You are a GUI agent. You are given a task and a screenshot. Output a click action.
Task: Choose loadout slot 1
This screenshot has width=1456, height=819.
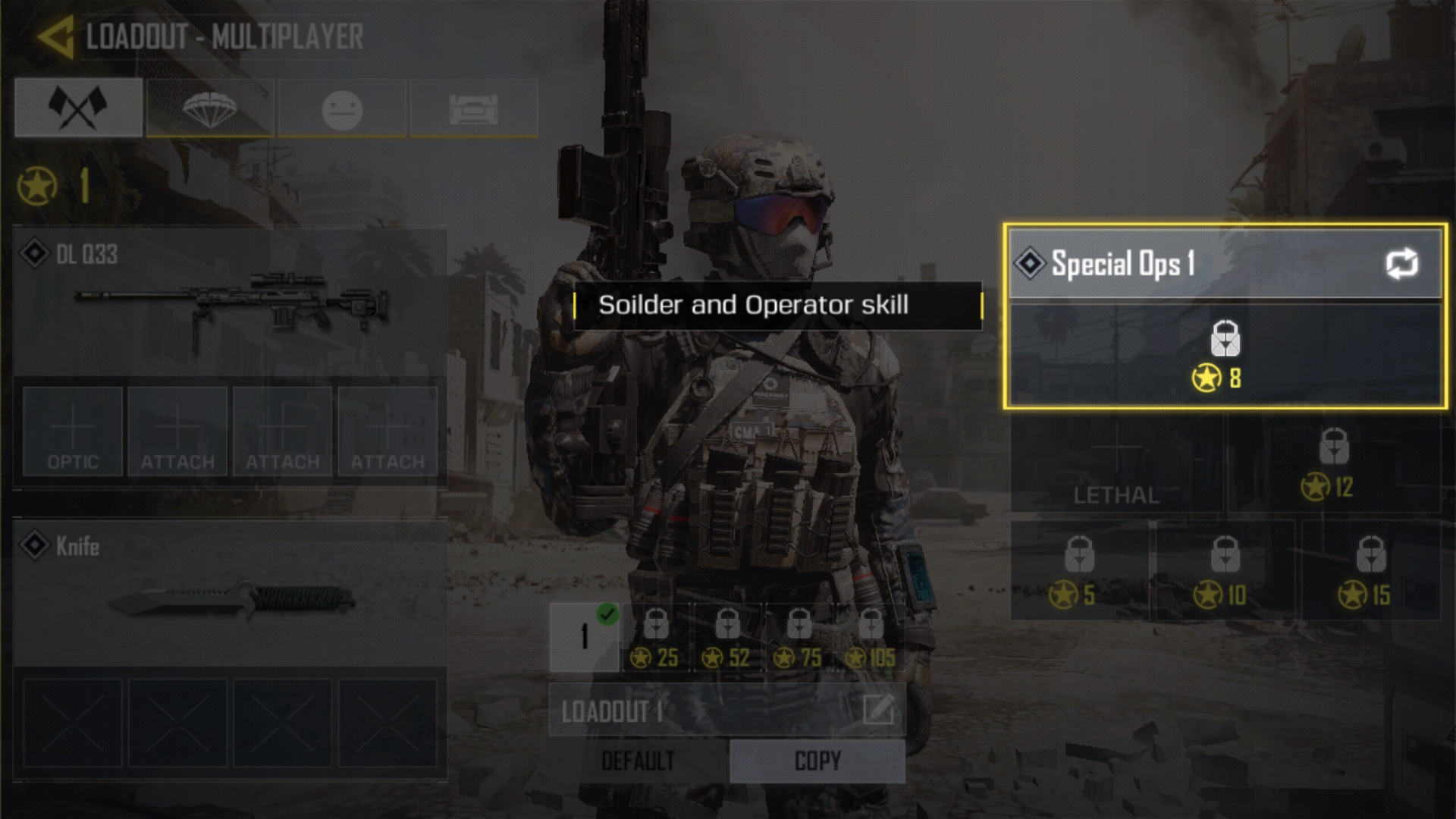point(584,637)
